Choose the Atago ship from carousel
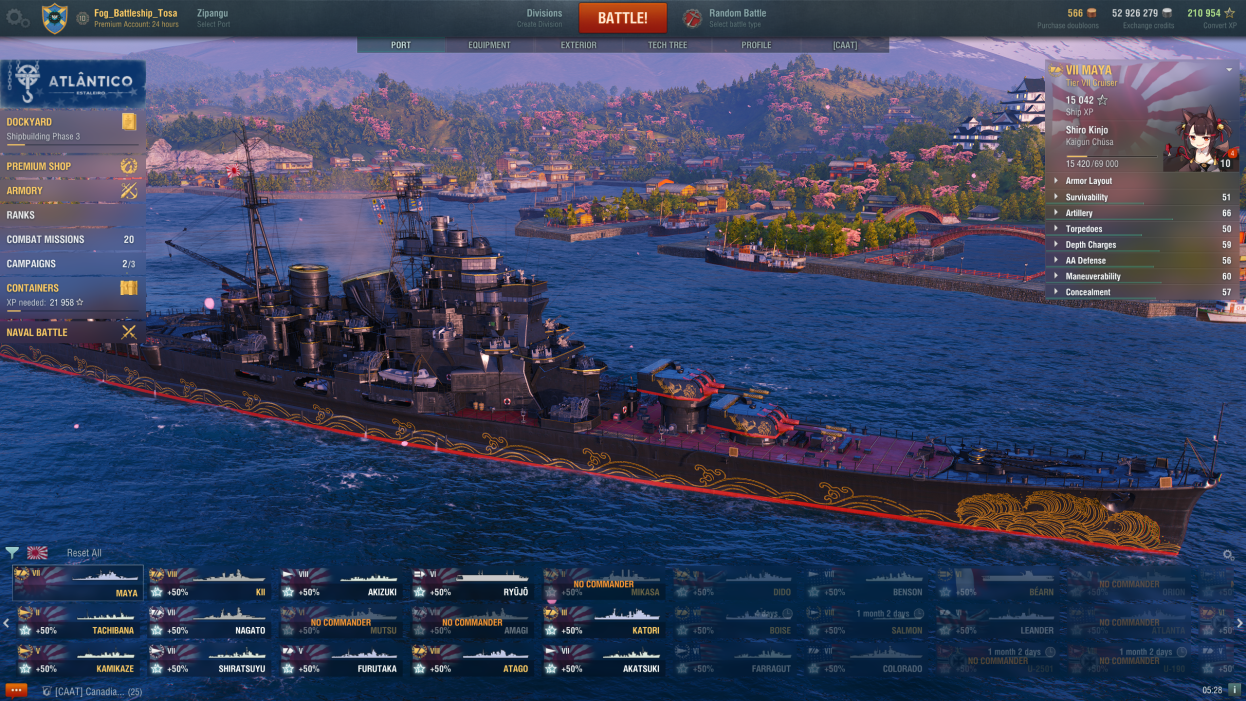This screenshot has height=701, width=1246. (472, 661)
